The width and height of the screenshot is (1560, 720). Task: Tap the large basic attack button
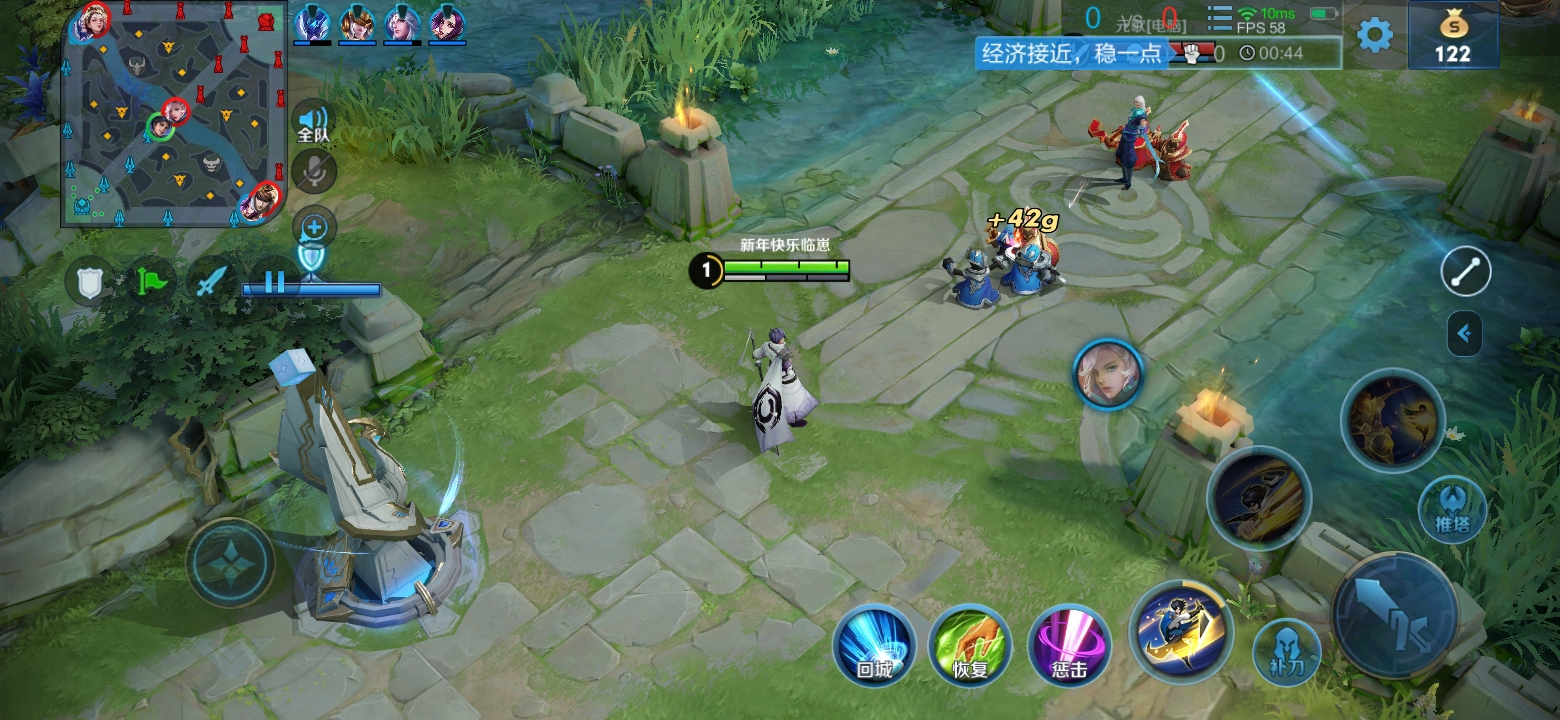[1394, 614]
